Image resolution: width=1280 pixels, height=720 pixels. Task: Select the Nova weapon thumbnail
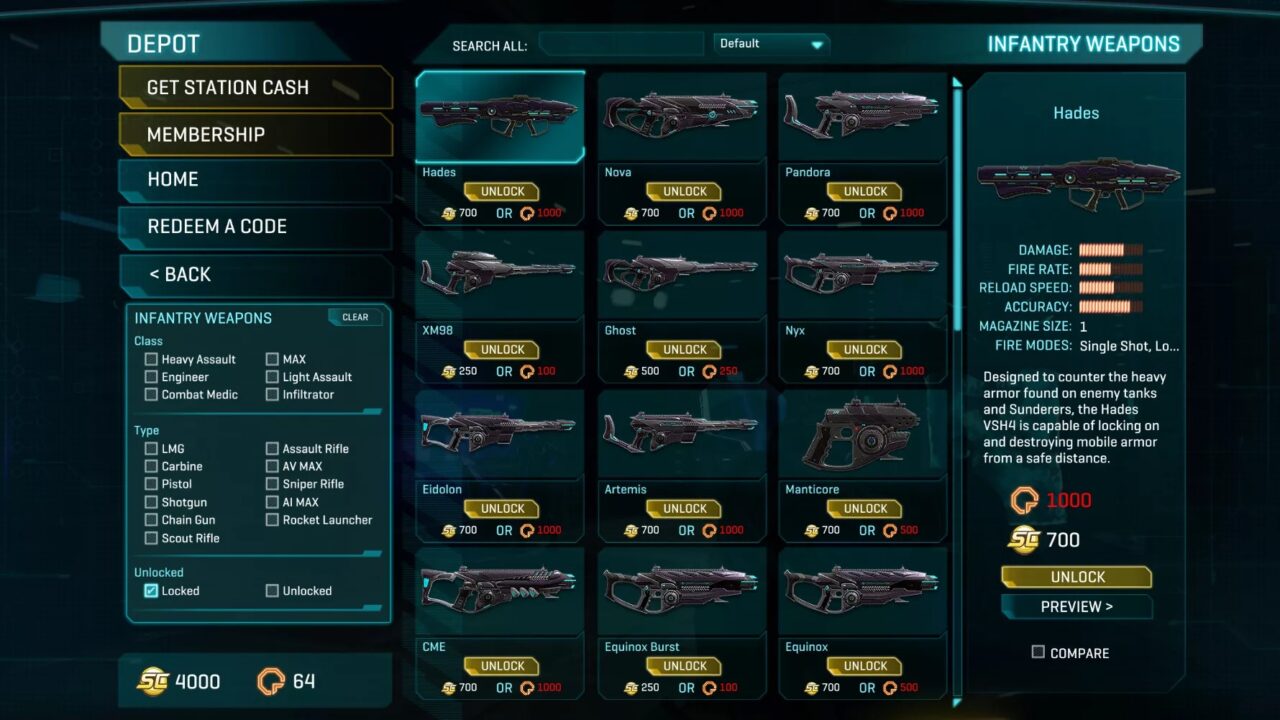(x=681, y=115)
